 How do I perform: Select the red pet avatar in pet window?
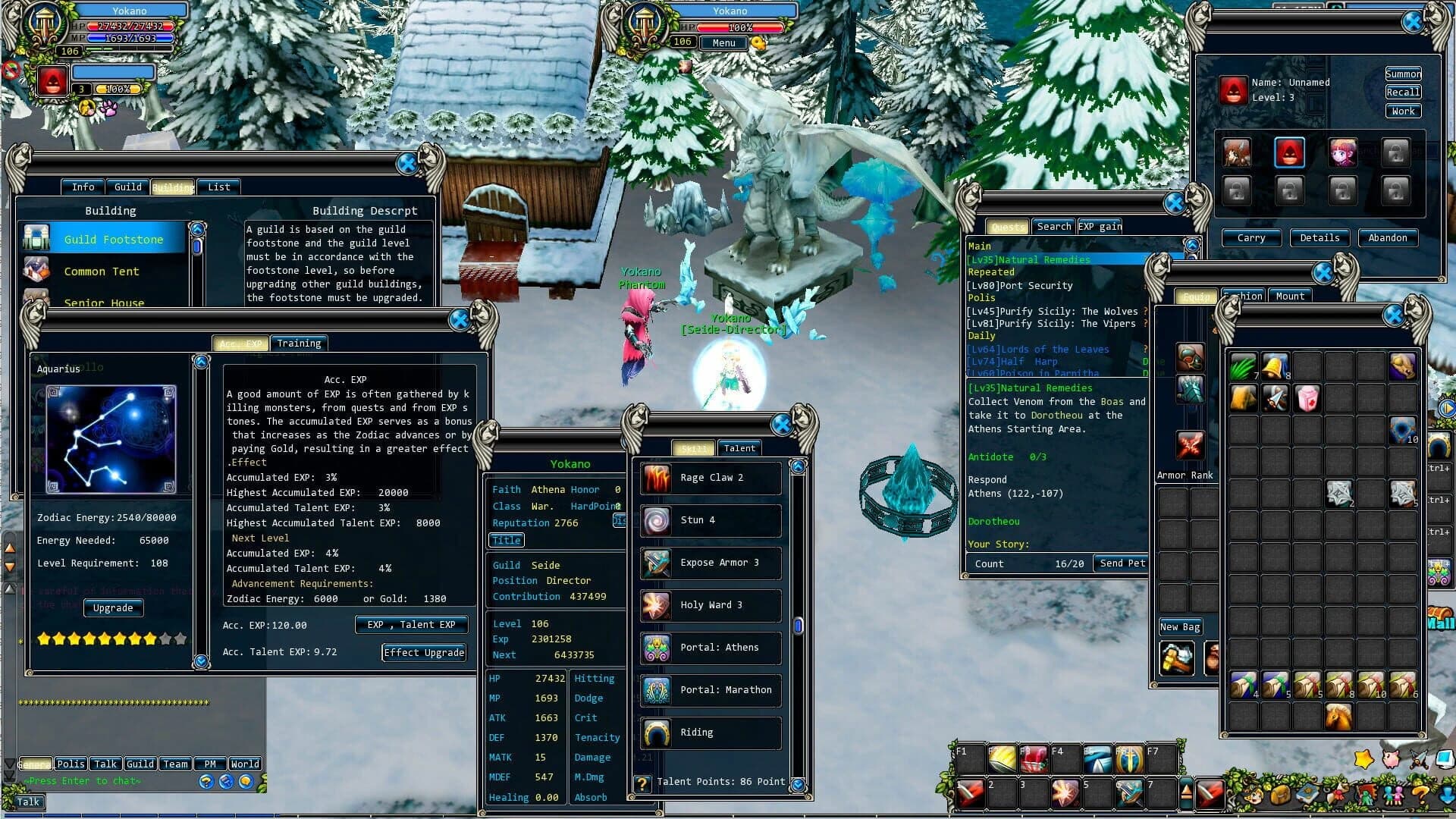coord(1290,152)
